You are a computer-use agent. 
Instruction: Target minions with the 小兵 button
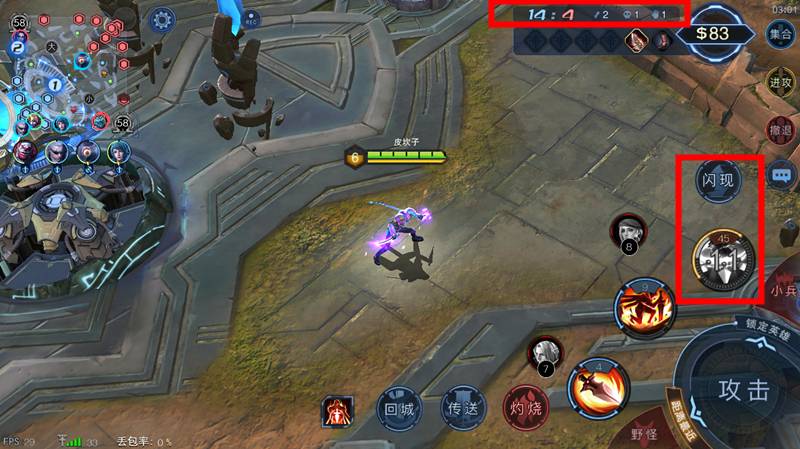point(783,290)
